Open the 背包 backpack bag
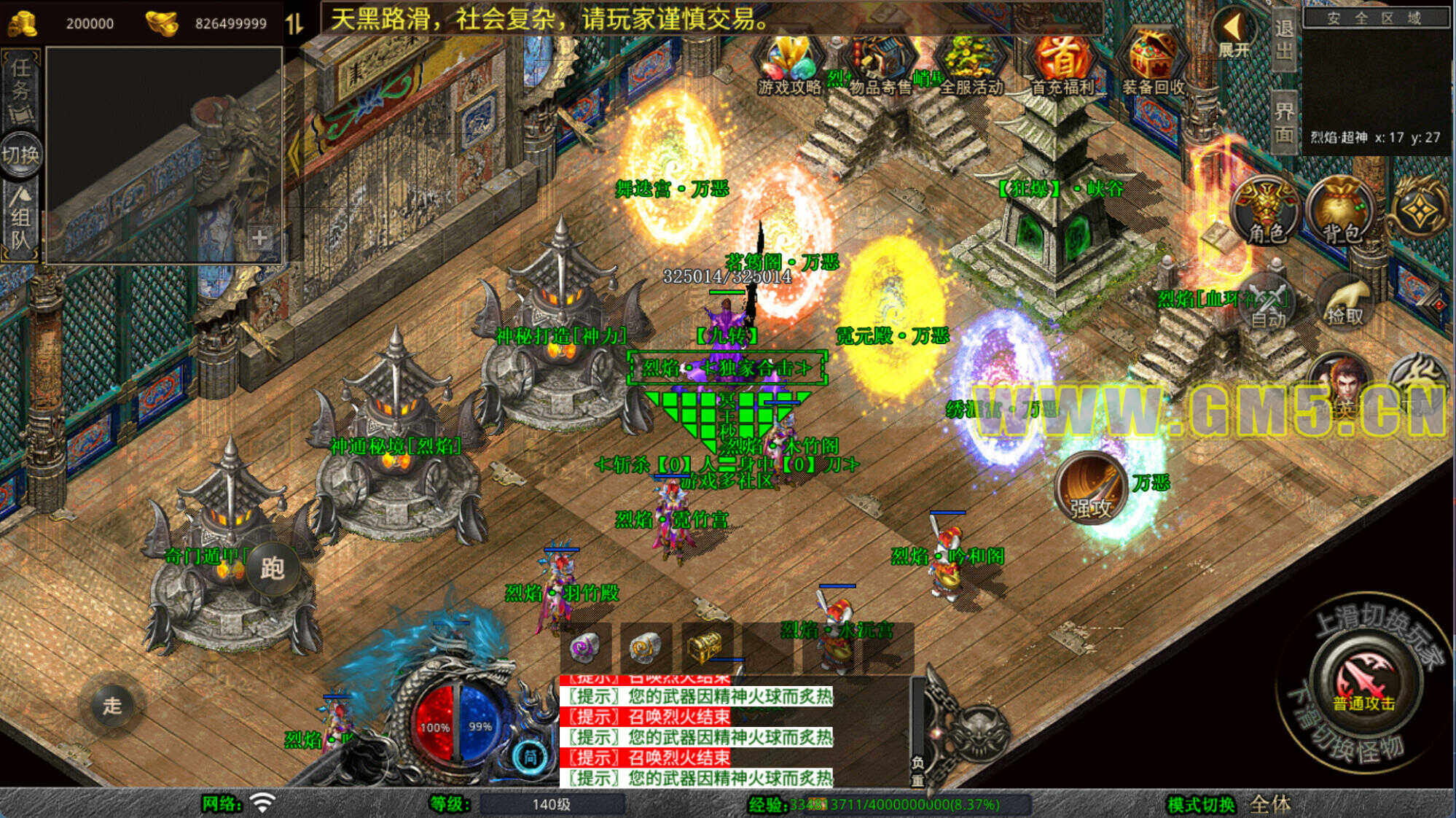The height and width of the screenshot is (818, 1456). coord(1342,211)
